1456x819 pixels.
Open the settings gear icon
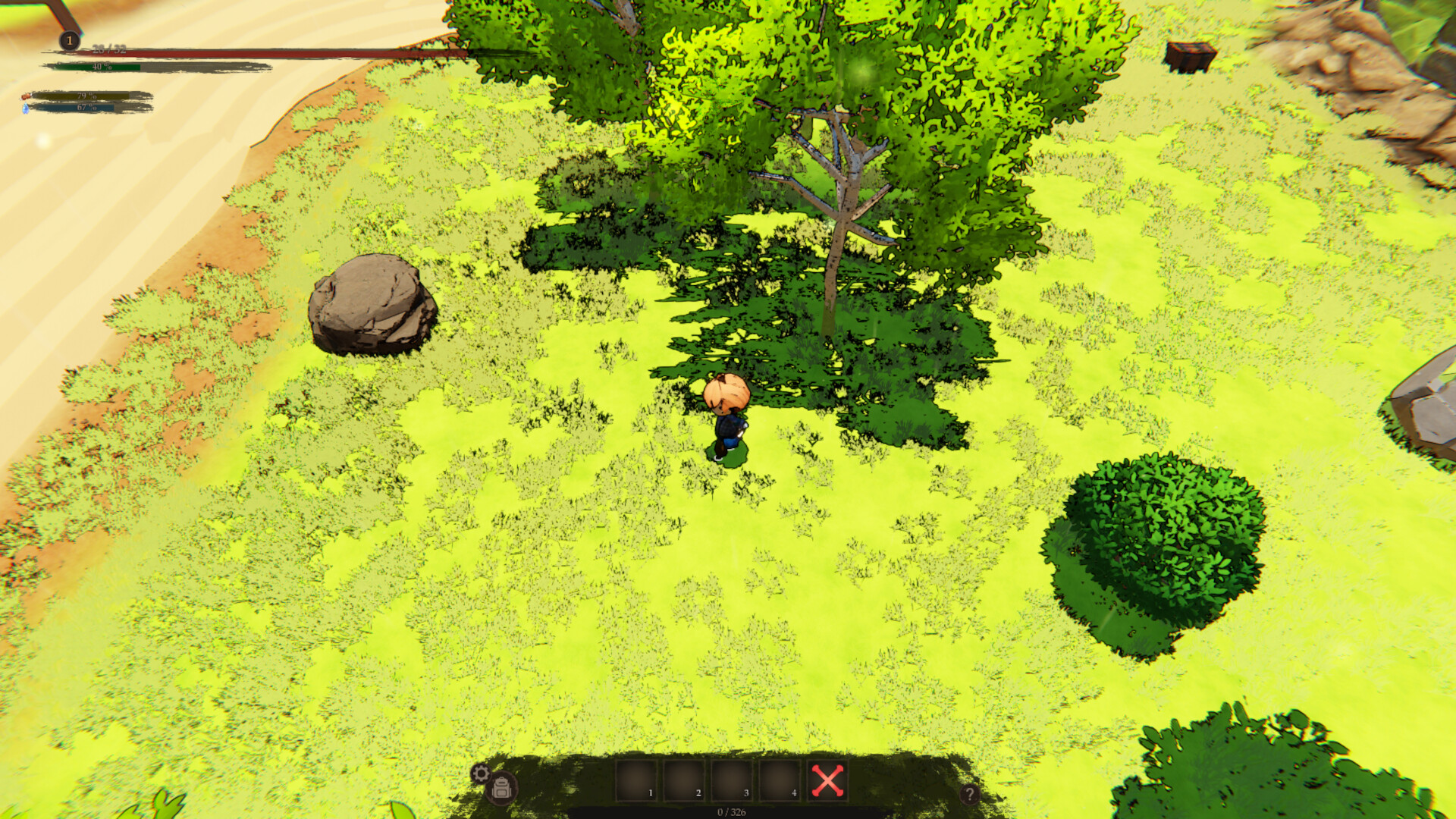pyautogui.click(x=481, y=773)
